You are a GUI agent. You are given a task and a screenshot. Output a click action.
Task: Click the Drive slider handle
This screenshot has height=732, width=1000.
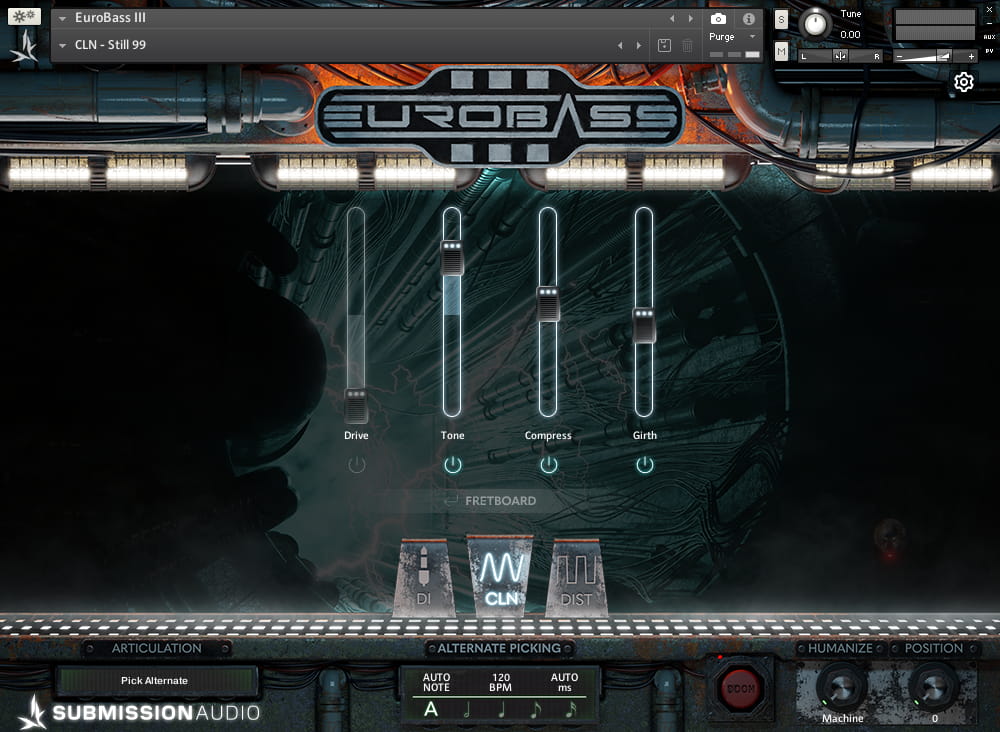[357, 405]
